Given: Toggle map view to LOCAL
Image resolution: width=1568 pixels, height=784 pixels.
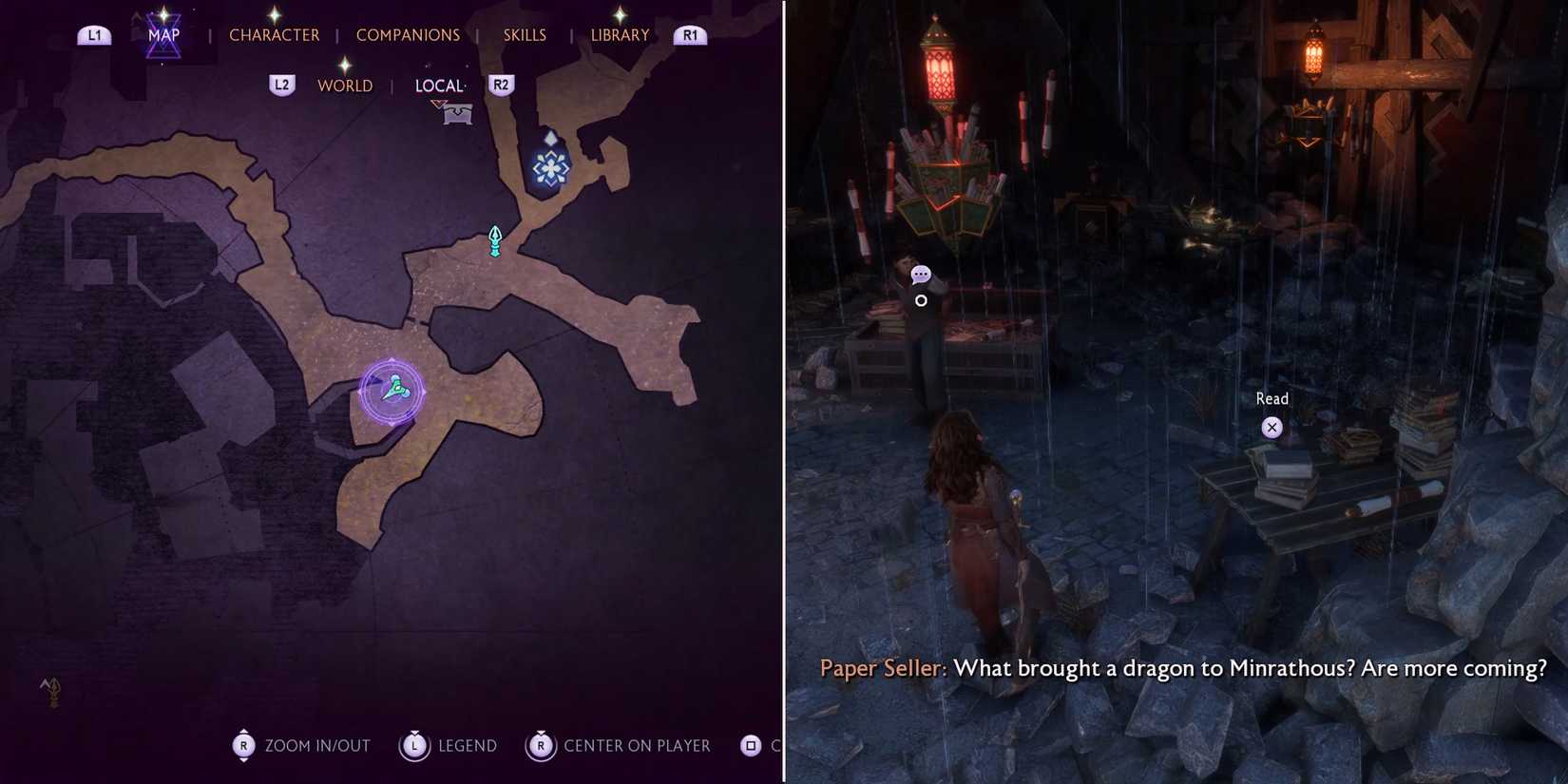Looking at the screenshot, I should (x=439, y=85).
